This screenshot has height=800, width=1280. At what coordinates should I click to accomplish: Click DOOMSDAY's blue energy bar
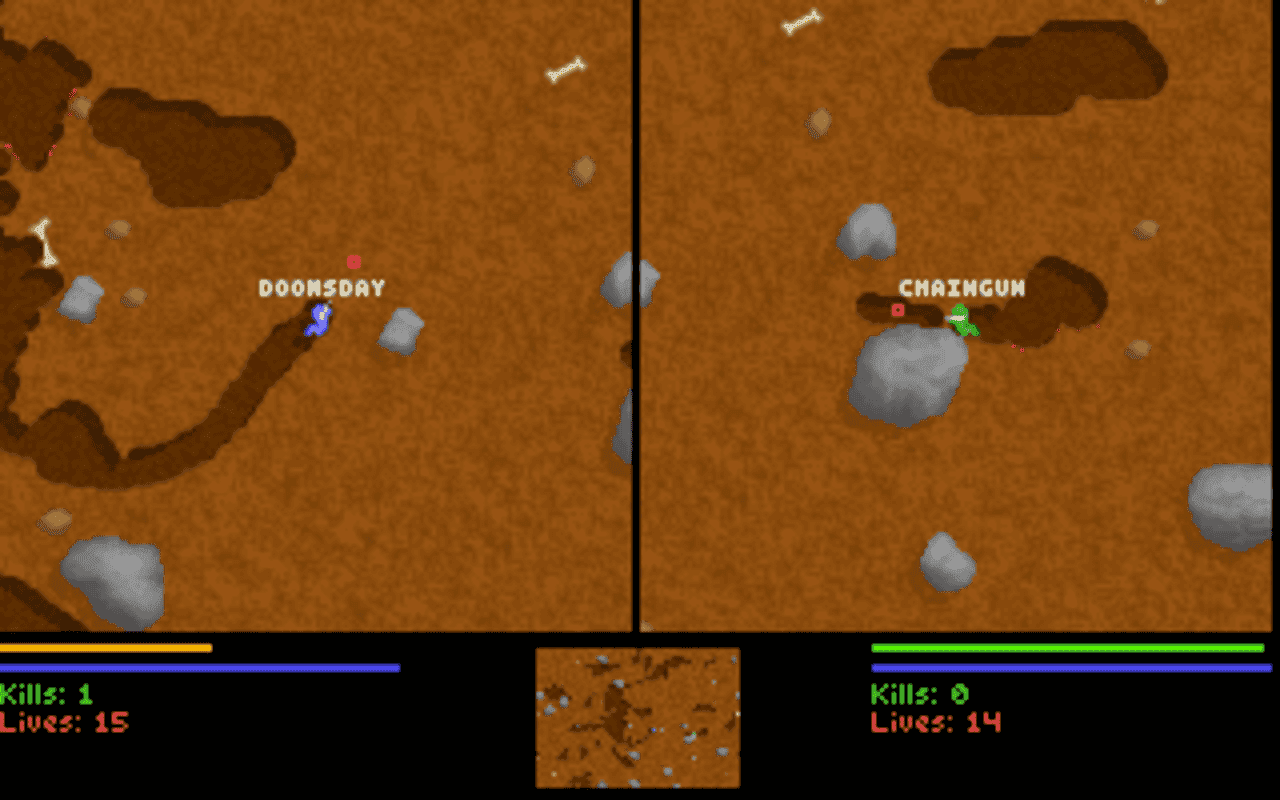[x=200, y=665]
